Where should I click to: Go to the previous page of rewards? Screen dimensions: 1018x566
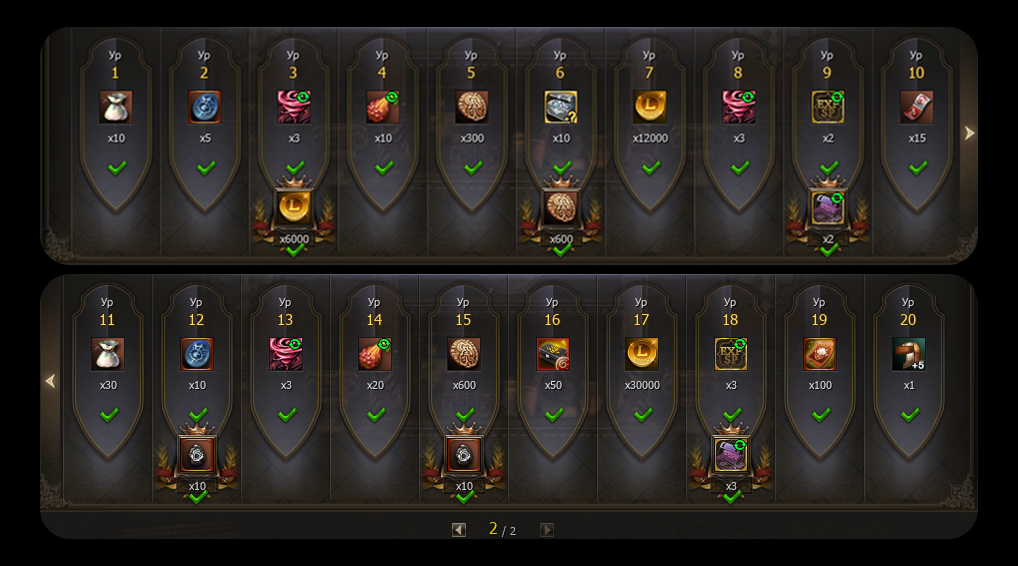[x=459, y=530]
